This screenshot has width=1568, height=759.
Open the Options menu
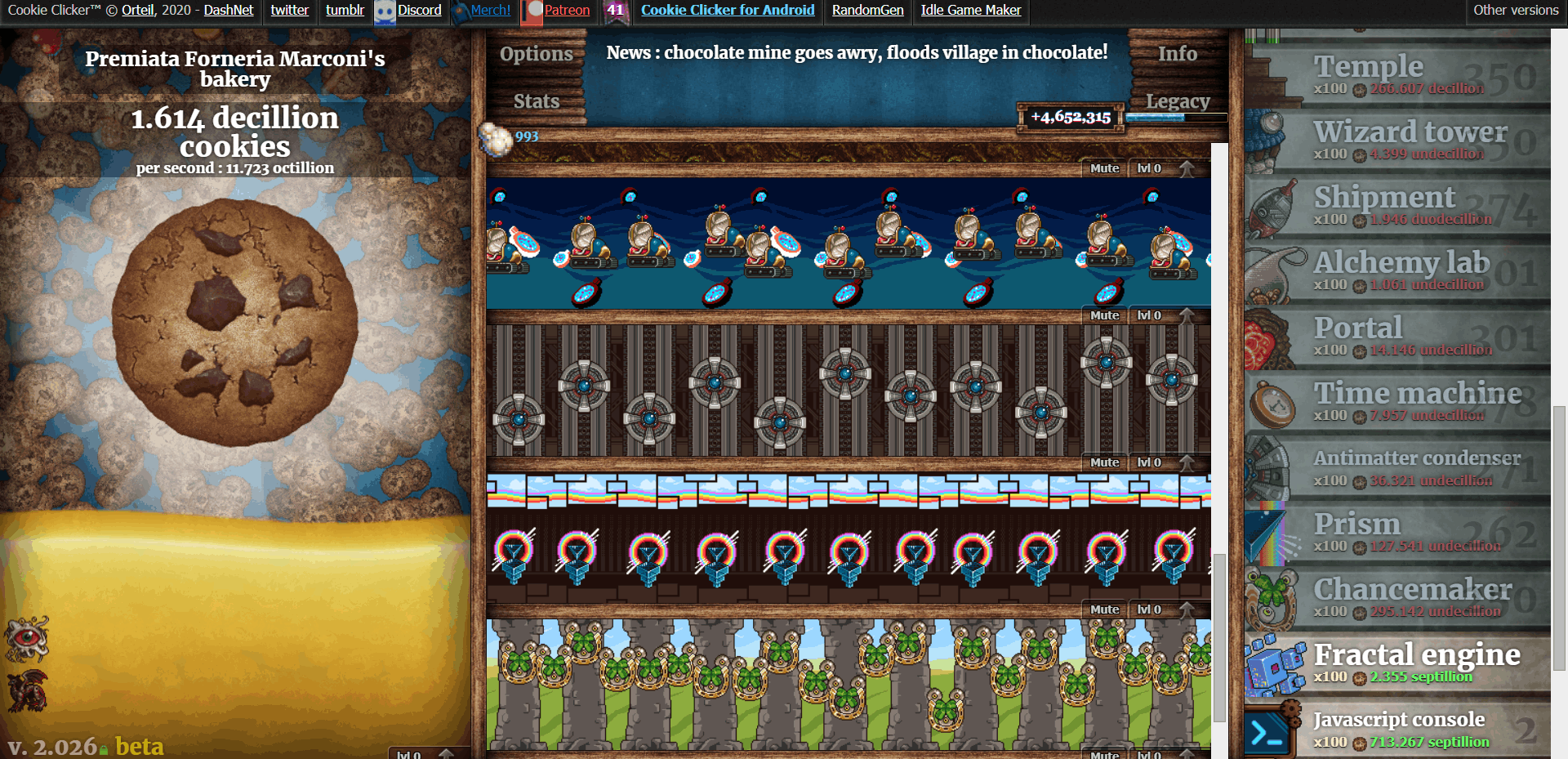tap(536, 54)
